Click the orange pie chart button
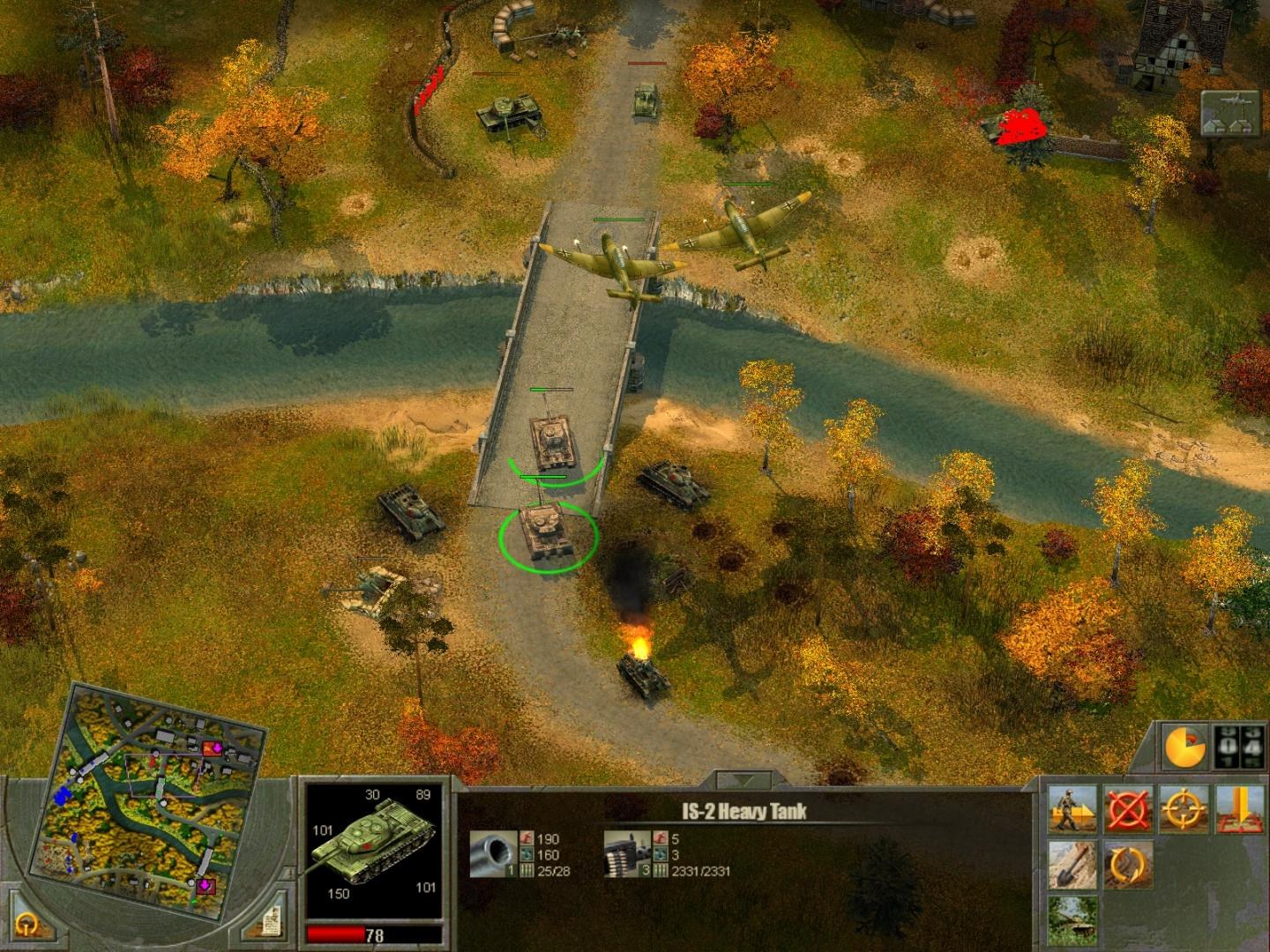This screenshot has width=1270, height=952. point(1183,747)
